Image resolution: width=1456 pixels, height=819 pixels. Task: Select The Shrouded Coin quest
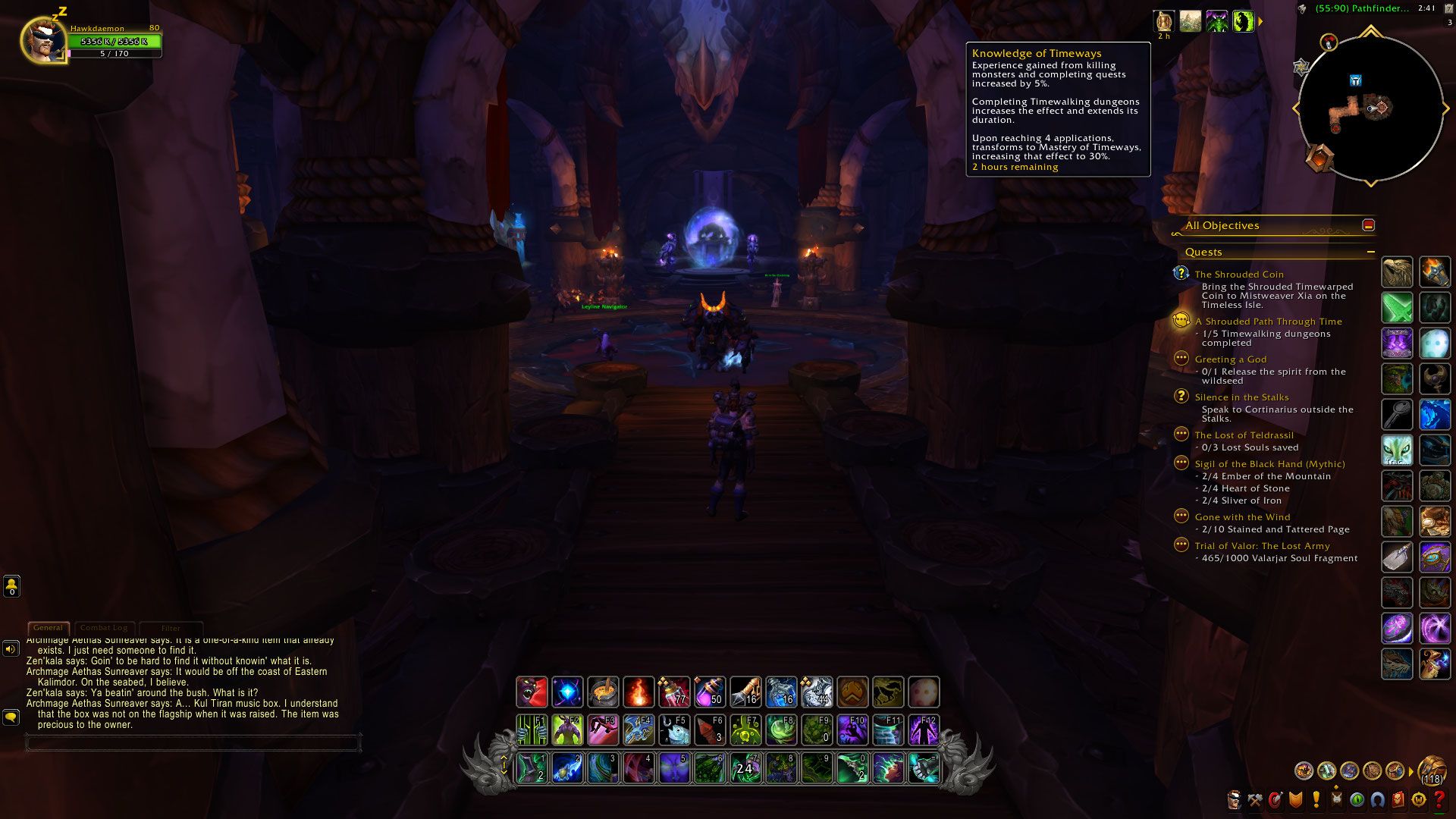coord(1239,275)
